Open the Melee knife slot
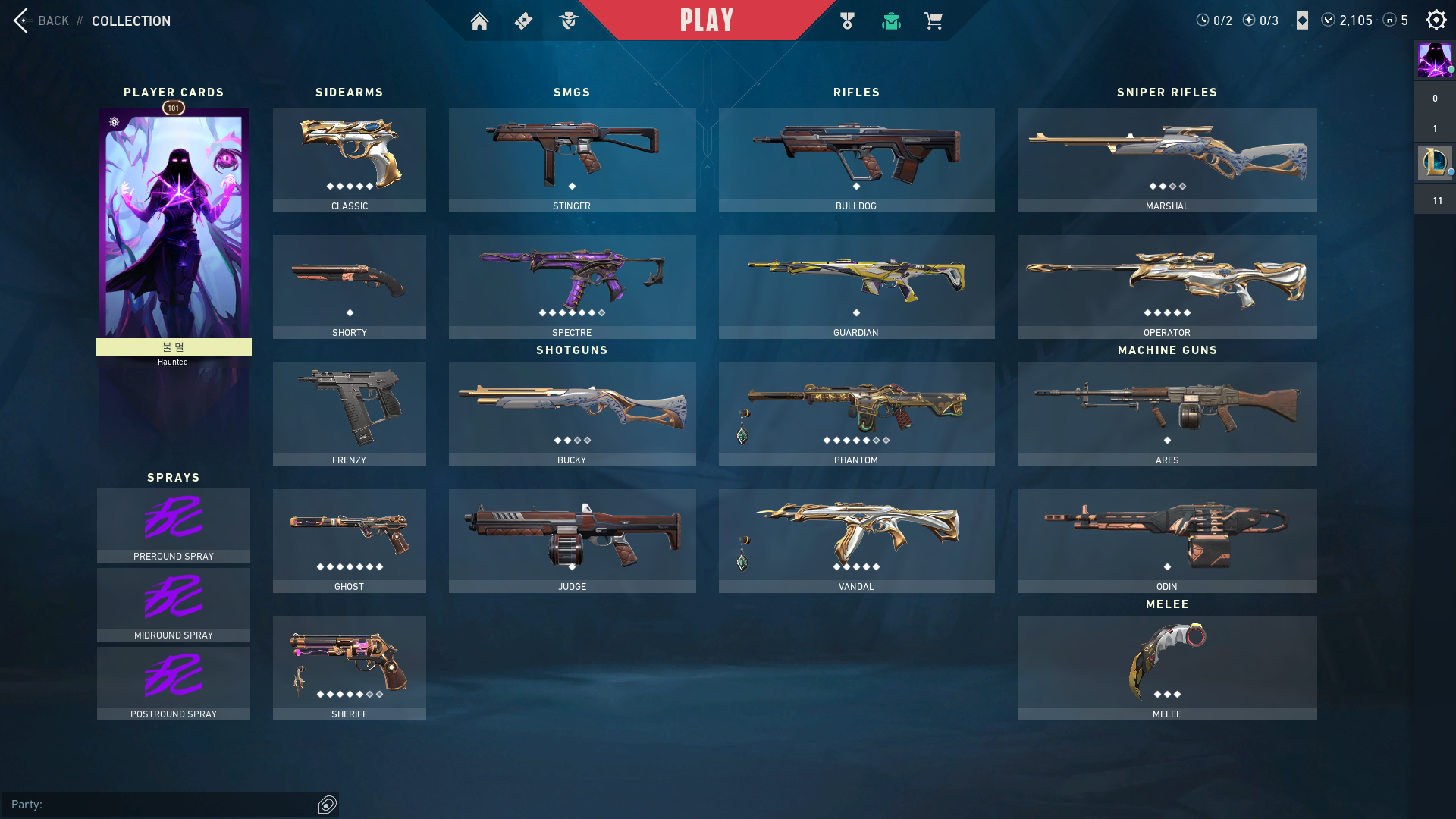 point(1166,667)
